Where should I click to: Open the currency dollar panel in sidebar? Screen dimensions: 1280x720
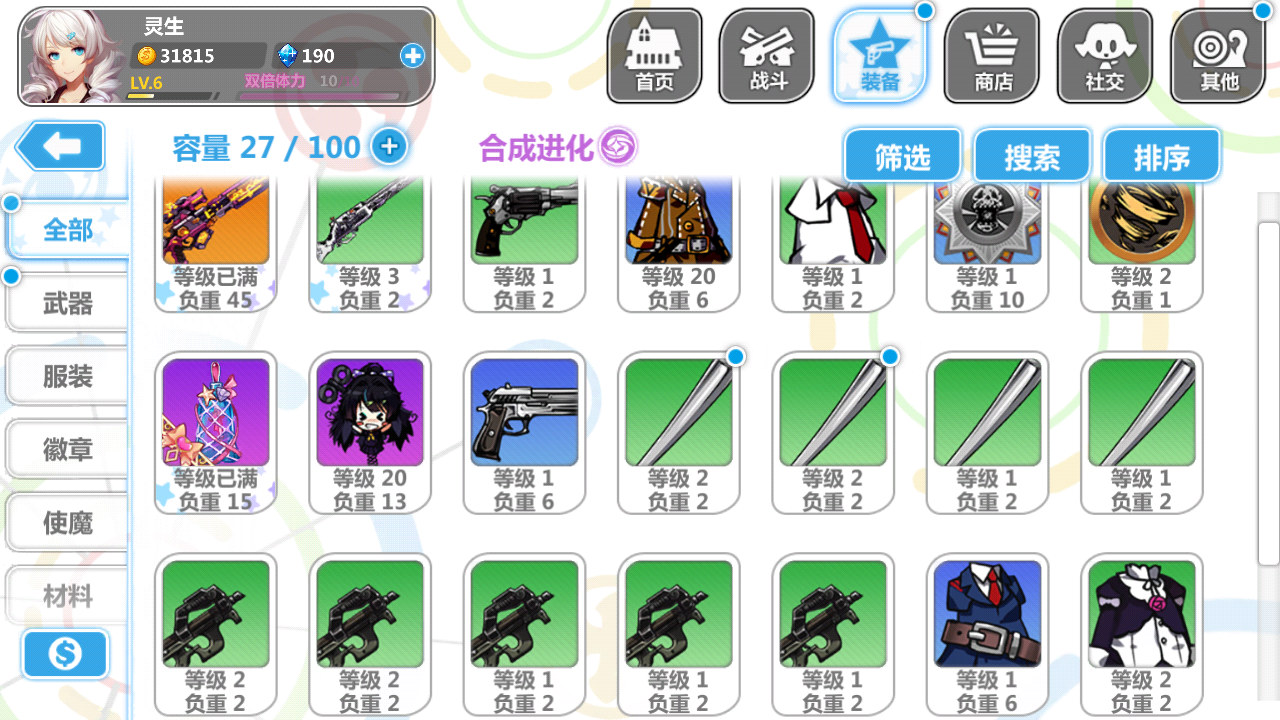point(64,655)
